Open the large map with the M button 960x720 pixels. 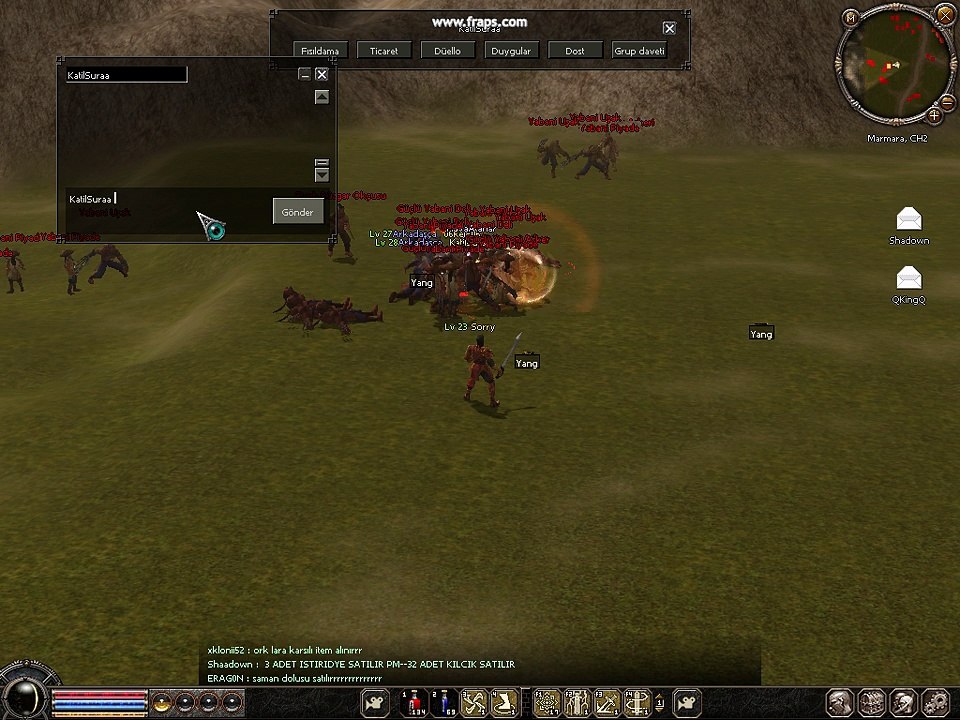point(851,16)
